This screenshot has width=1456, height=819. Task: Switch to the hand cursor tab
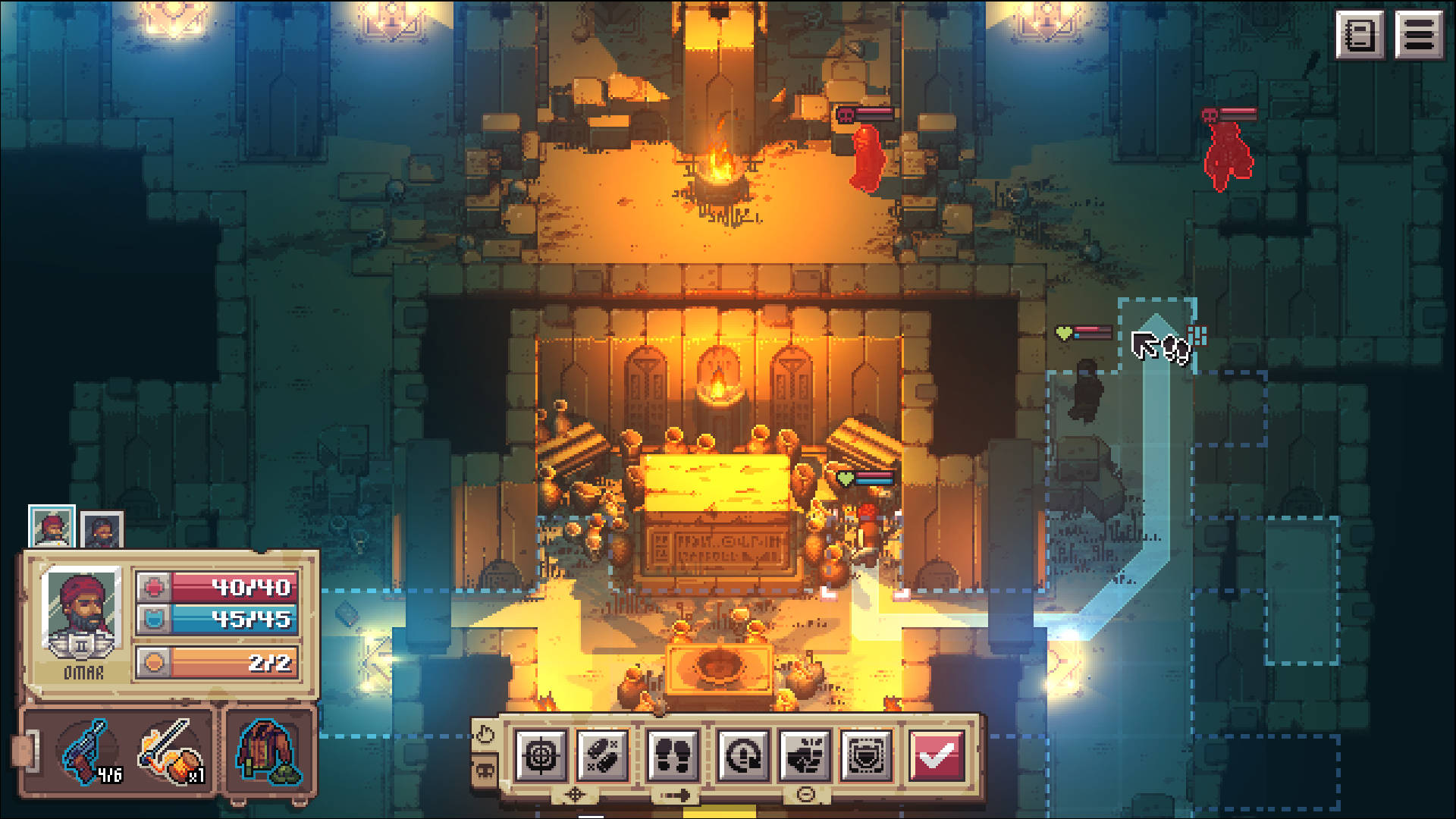click(485, 734)
